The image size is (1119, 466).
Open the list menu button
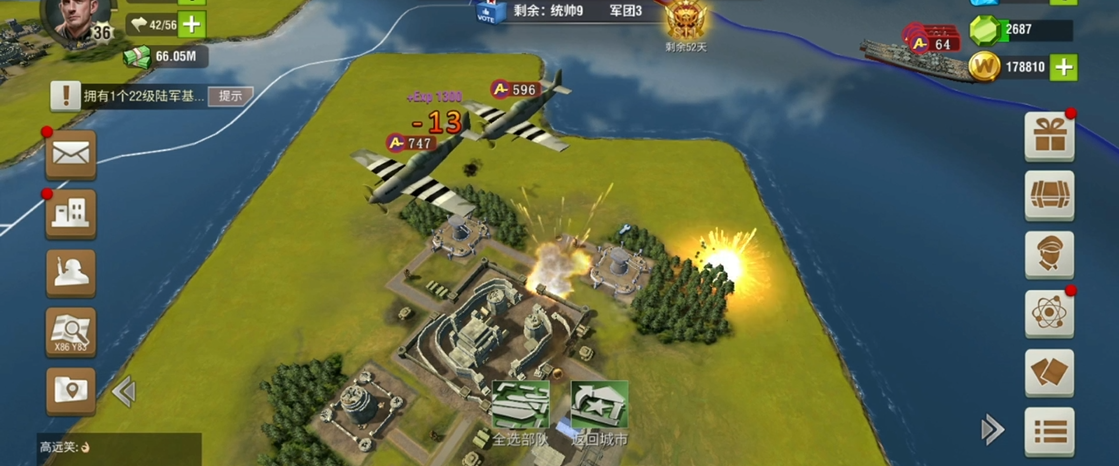[1049, 431]
